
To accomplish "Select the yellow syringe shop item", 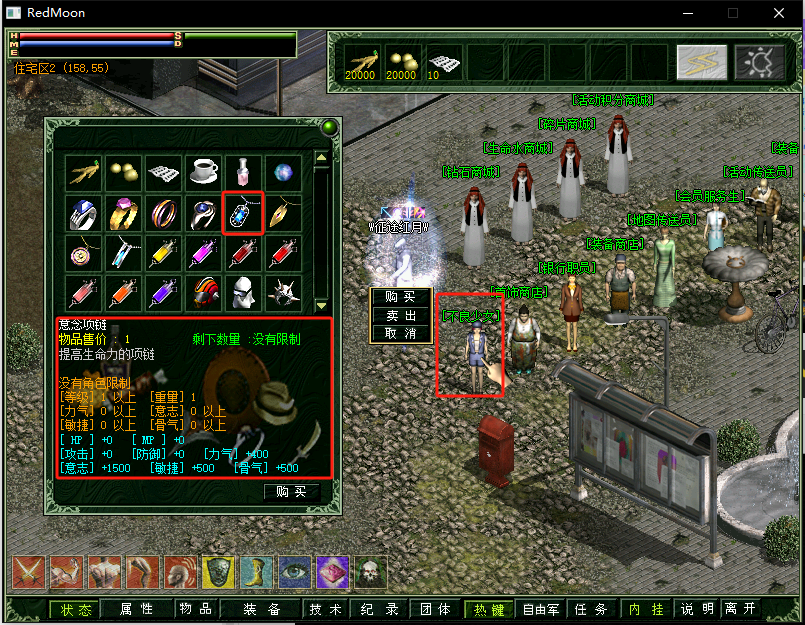I will [164, 252].
